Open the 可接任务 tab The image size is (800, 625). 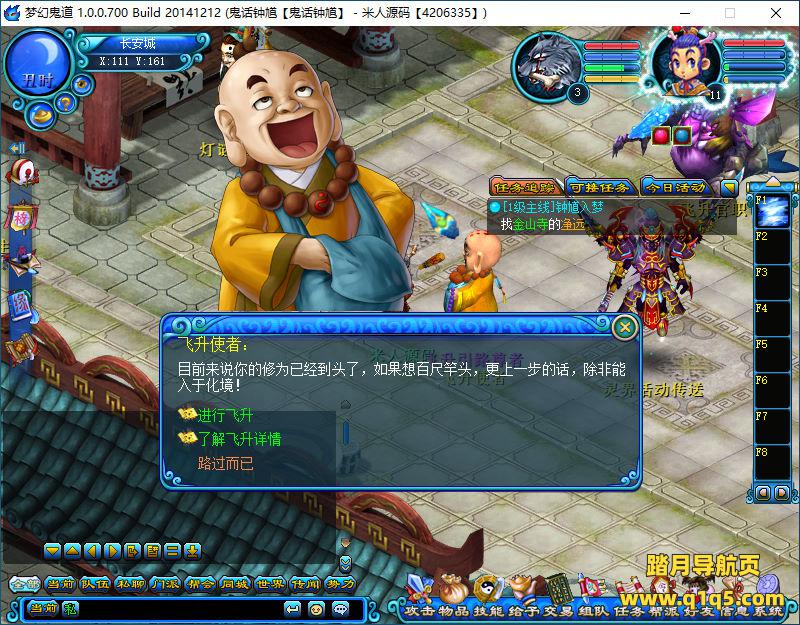tap(598, 187)
